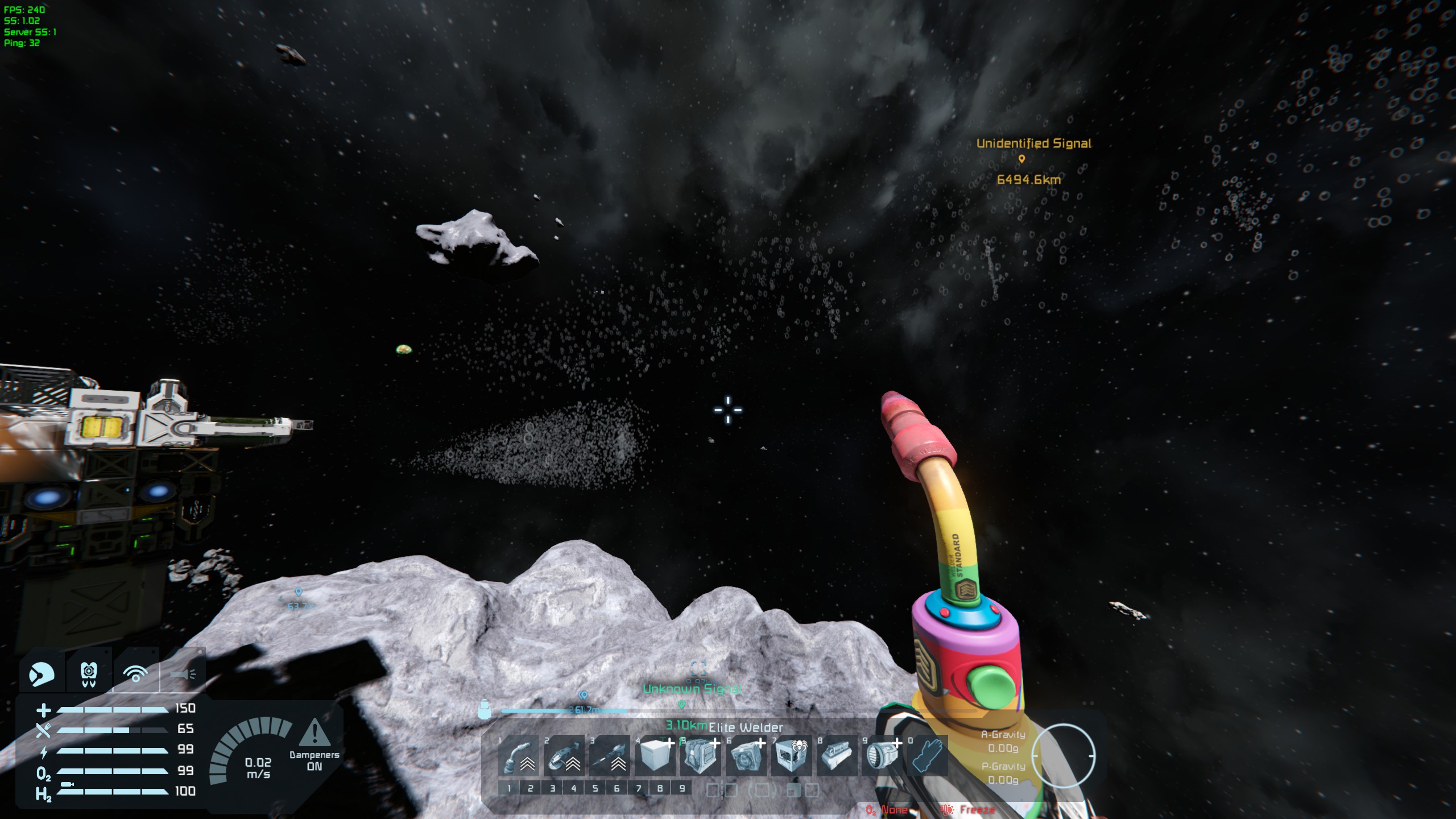Pick the machine block in slot 5
This screenshot has height=819, width=1456.
point(700,756)
